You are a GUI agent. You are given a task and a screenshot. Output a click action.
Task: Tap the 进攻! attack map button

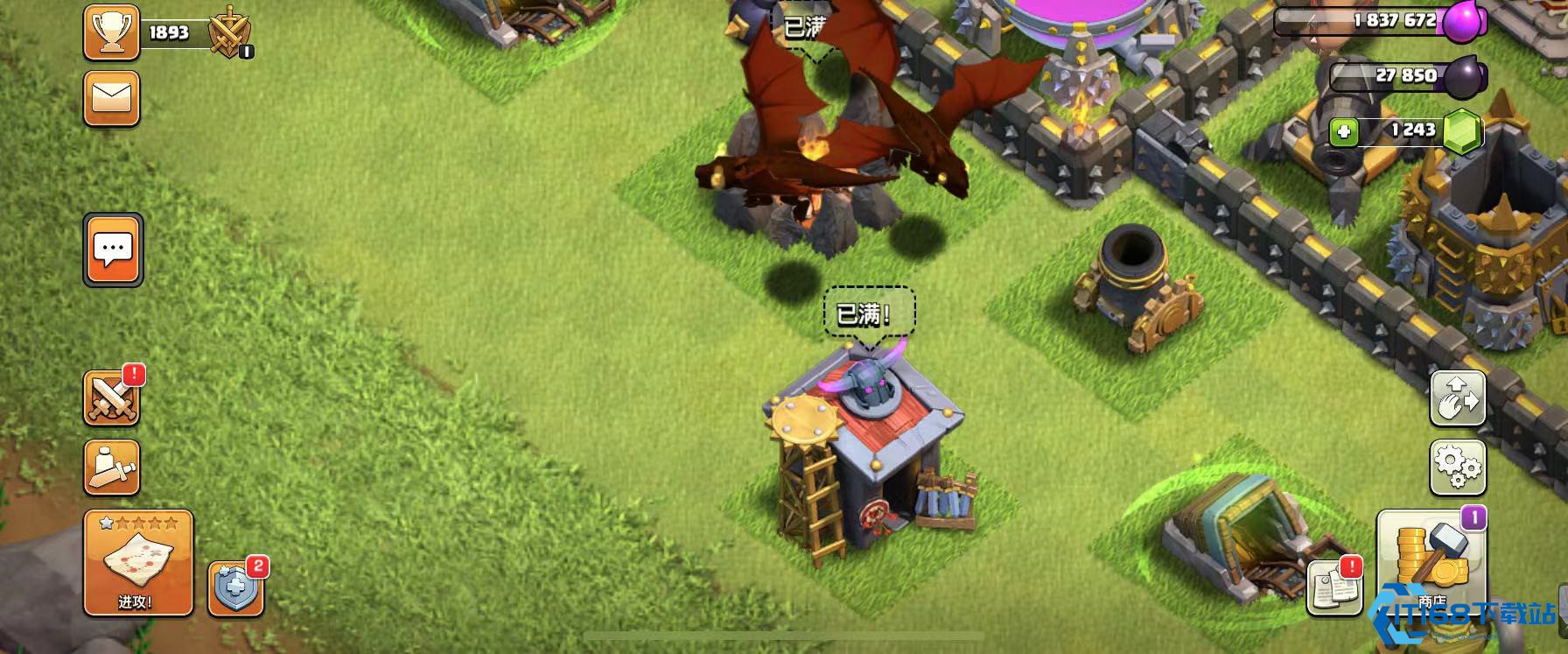pos(138,563)
